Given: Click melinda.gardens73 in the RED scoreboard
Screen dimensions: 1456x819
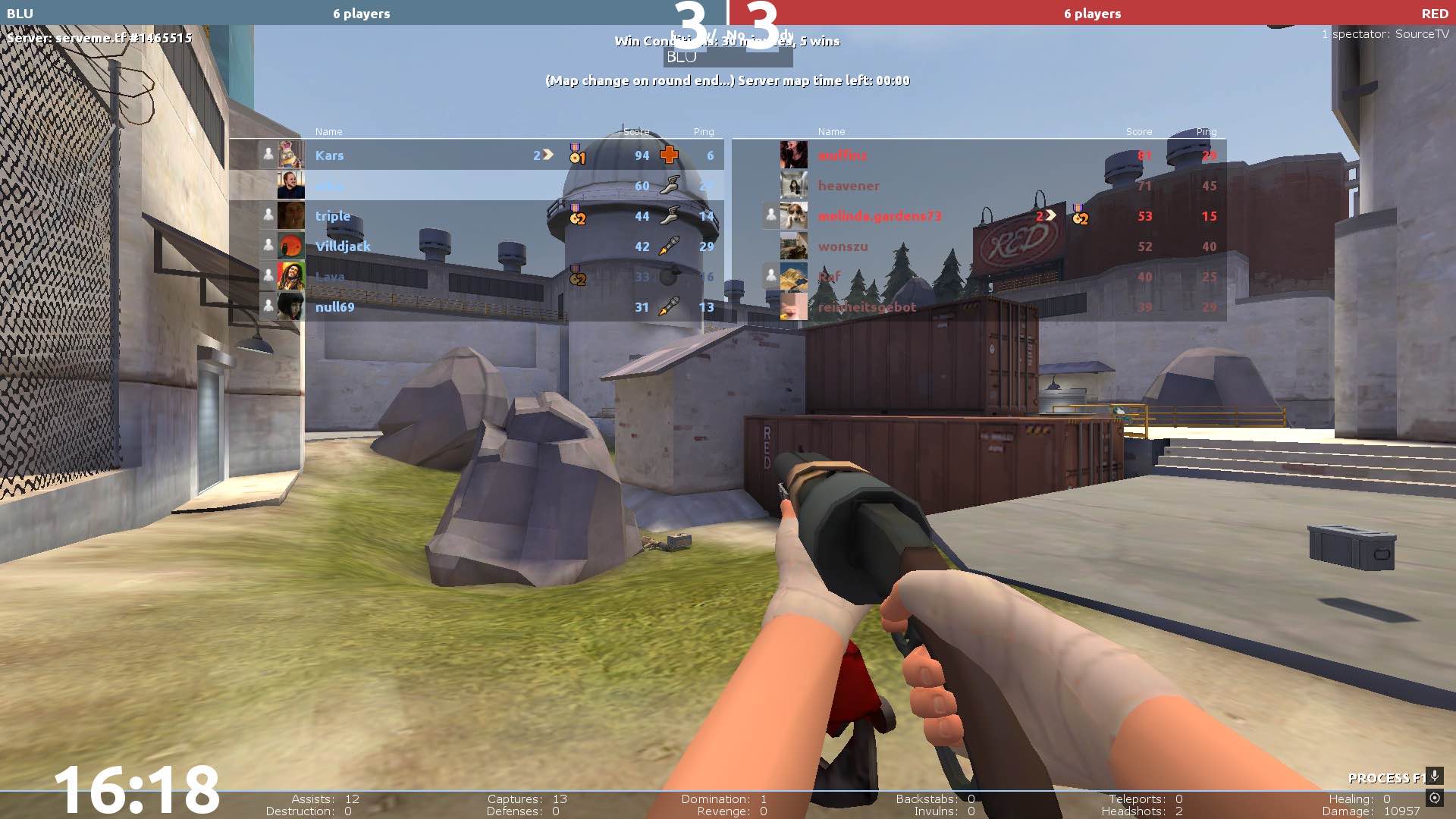Looking at the screenshot, I should pos(880,216).
